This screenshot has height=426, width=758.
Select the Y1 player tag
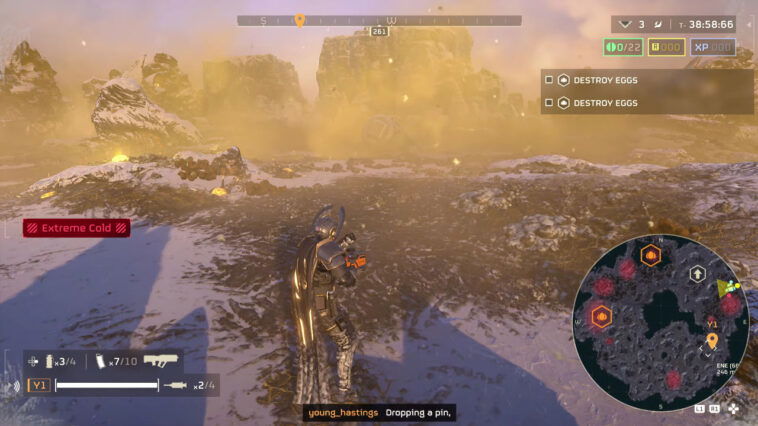click(x=39, y=385)
